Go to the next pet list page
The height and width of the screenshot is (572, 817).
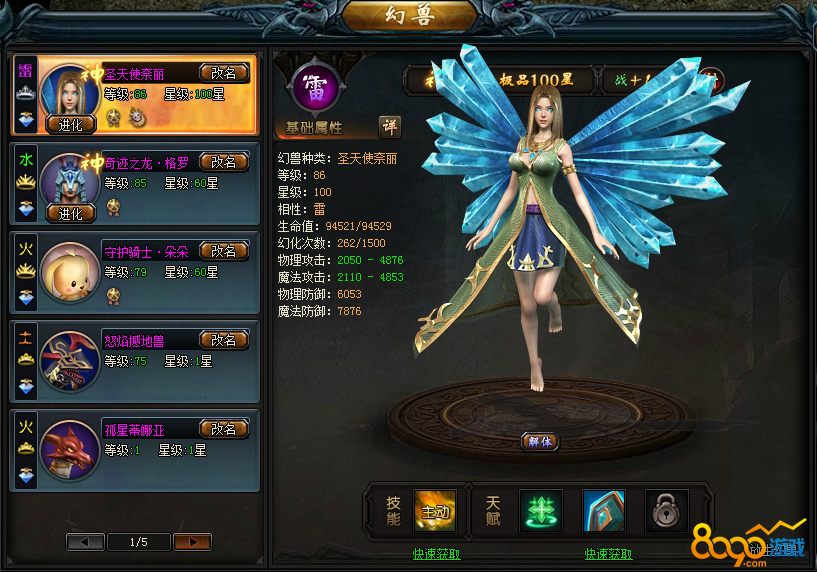click(192, 542)
